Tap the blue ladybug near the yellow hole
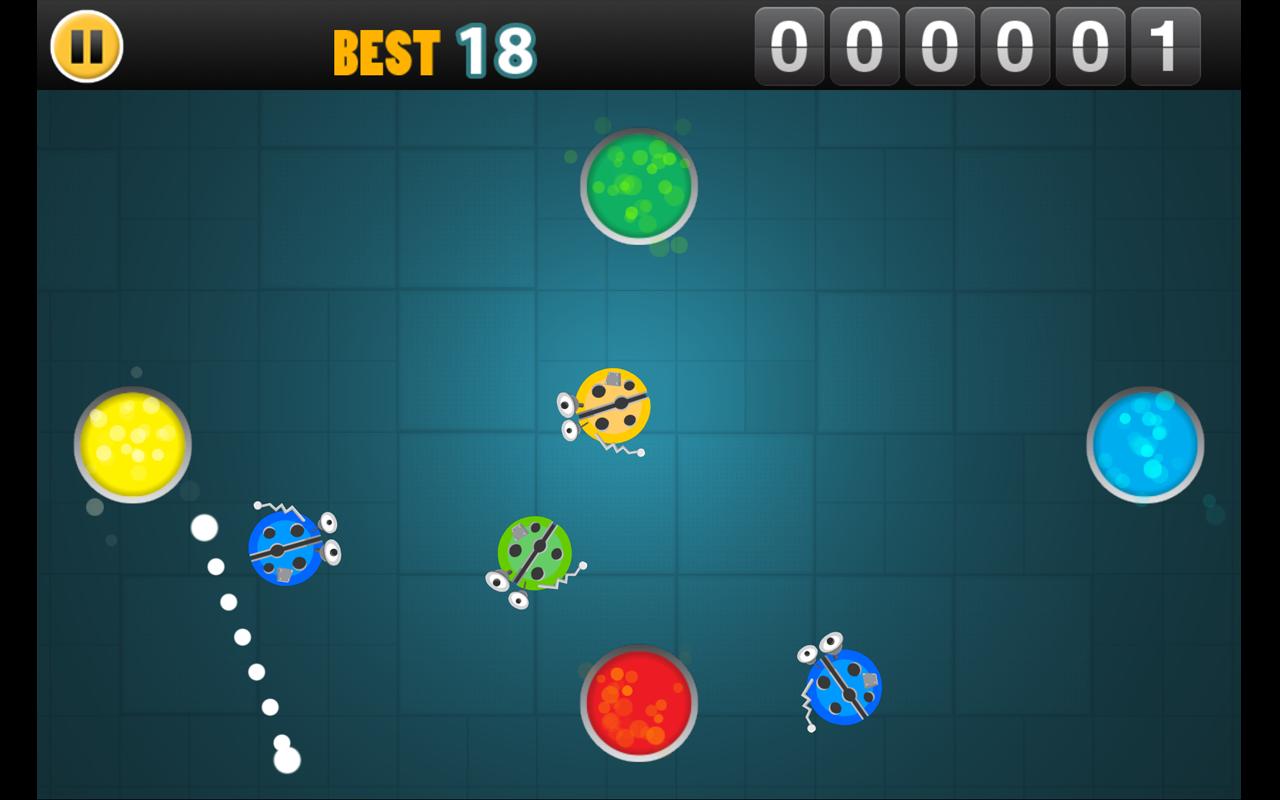Image resolution: width=1280 pixels, height=800 pixels. tap(285, 550)
